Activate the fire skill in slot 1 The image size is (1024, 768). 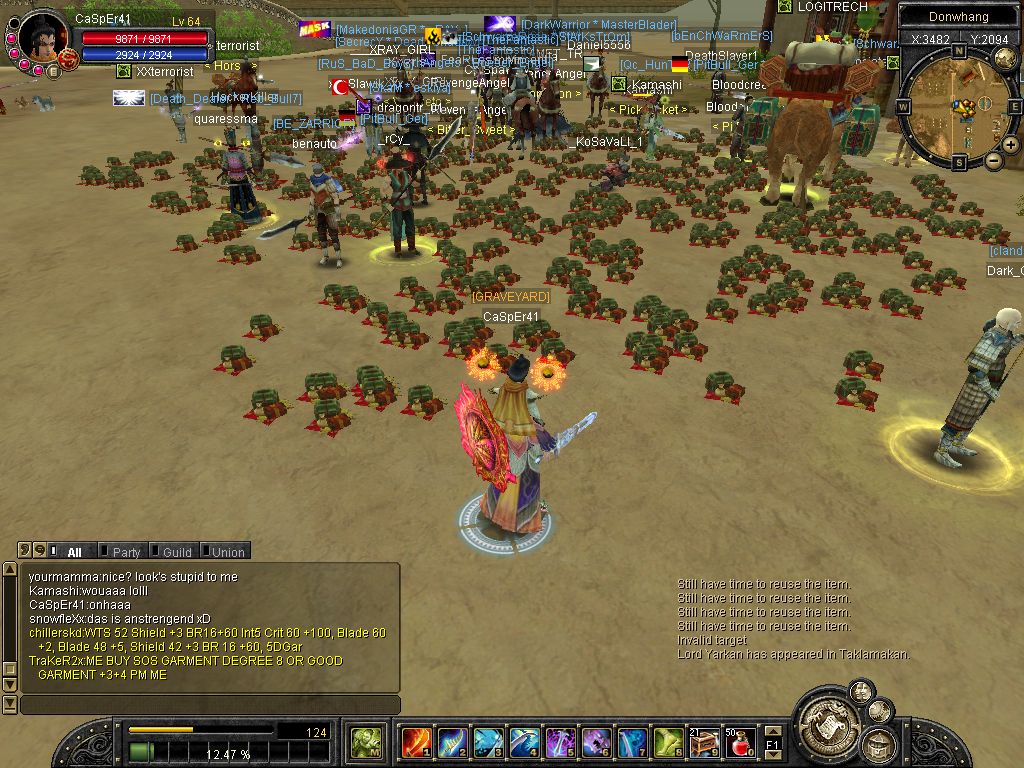point(416,743)
